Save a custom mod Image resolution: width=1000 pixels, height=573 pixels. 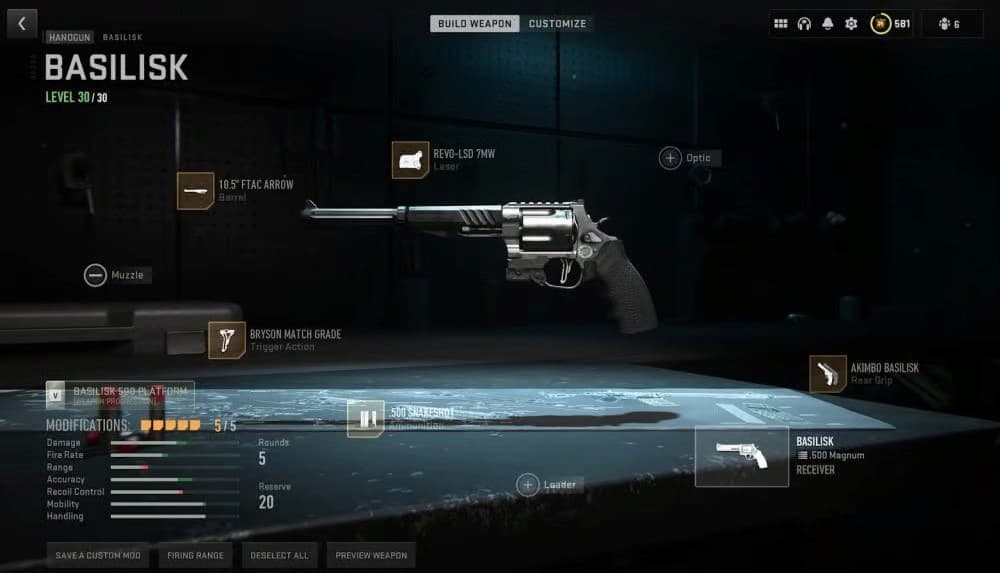pyautogui.click(x=98, y=555)
